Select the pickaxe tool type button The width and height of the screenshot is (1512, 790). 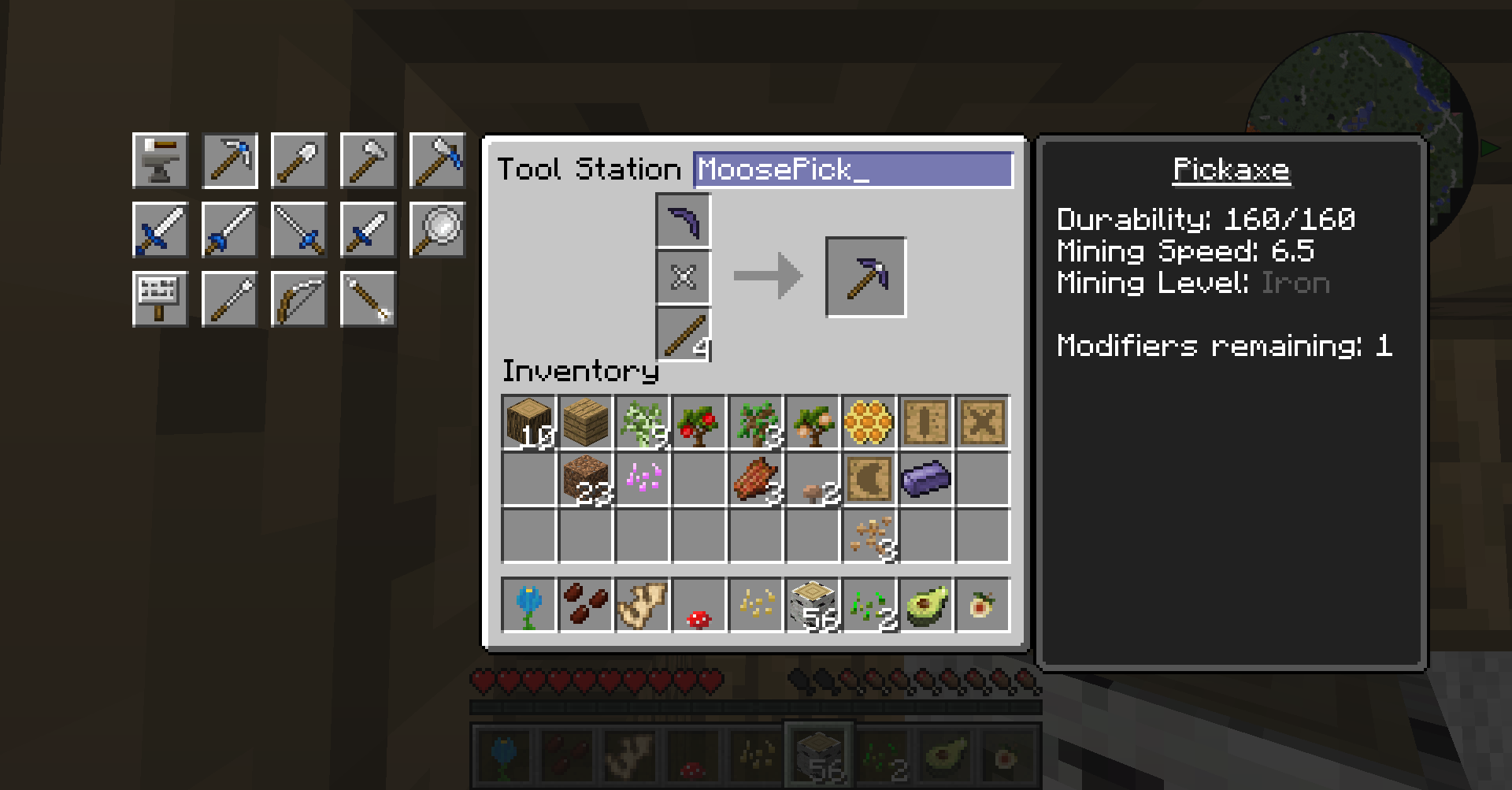point(230,161)
